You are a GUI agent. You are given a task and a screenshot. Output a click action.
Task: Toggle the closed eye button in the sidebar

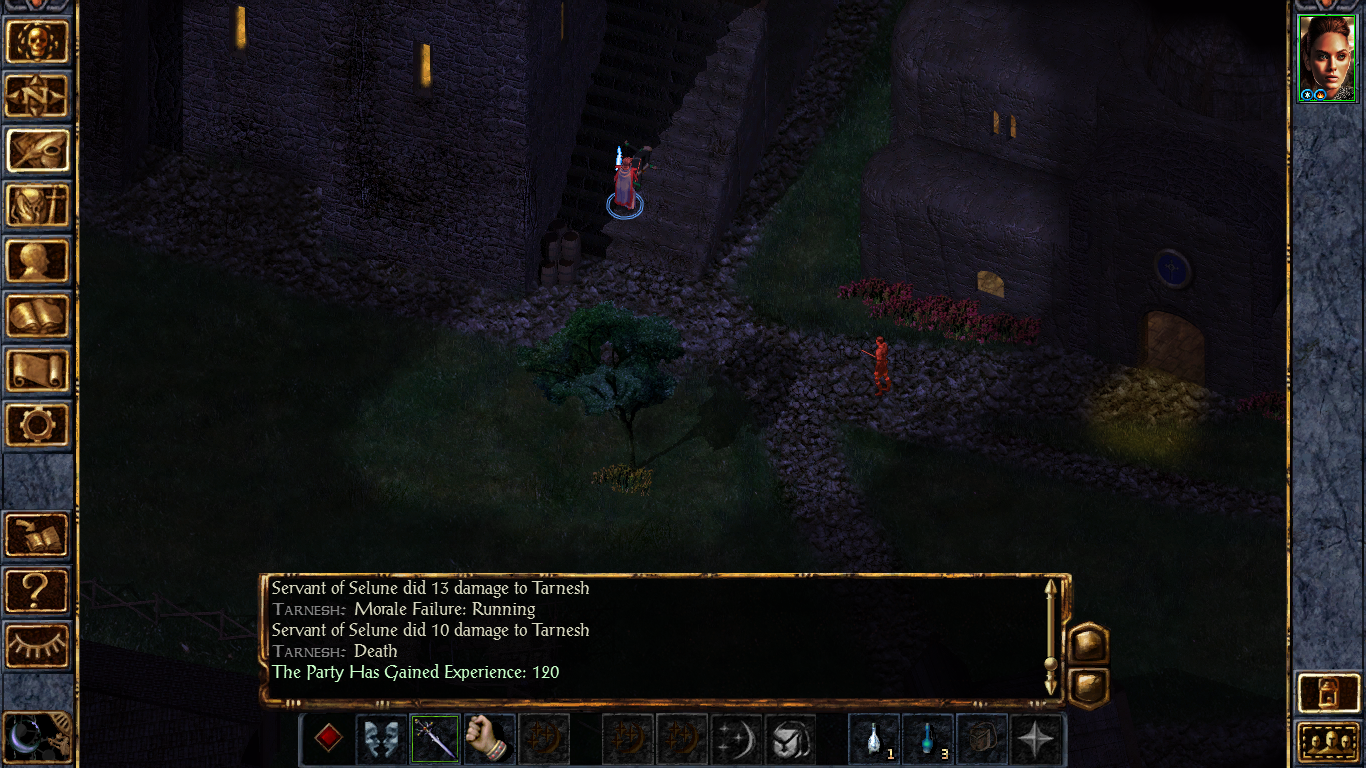point(38,645)
